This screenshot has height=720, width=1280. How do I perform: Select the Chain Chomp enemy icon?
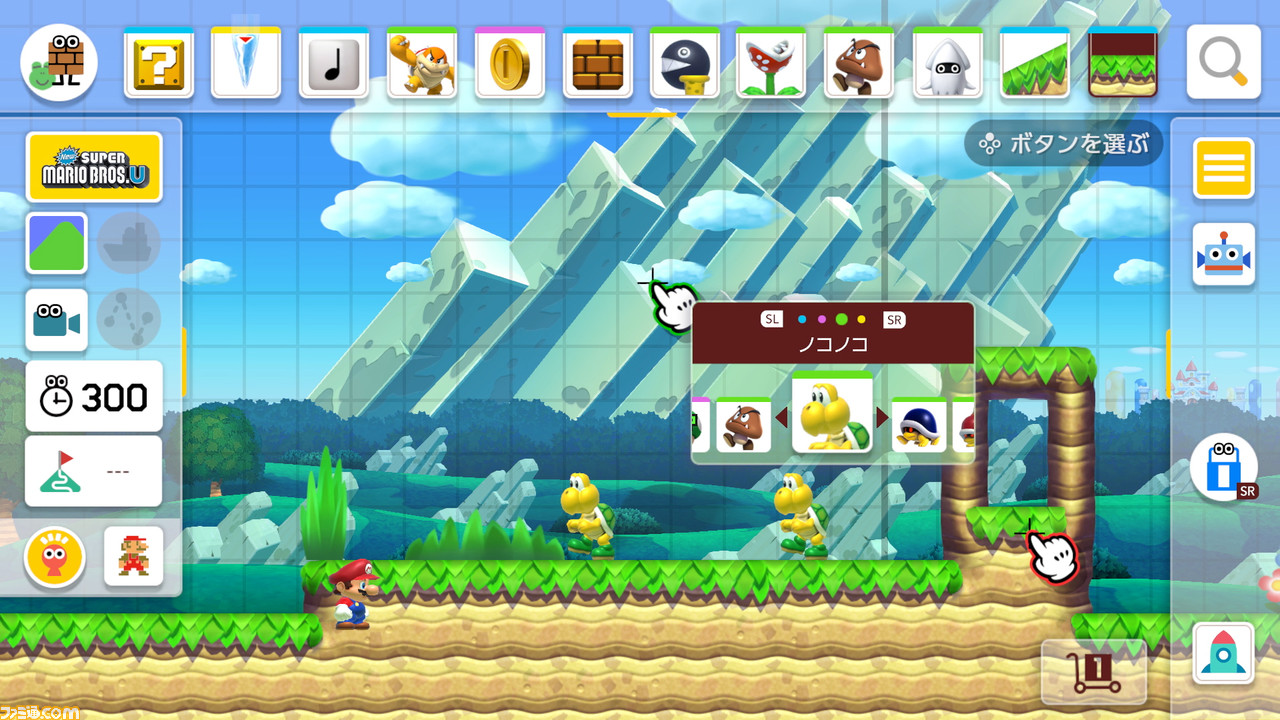pyautogui.click(x=684, y=62)
